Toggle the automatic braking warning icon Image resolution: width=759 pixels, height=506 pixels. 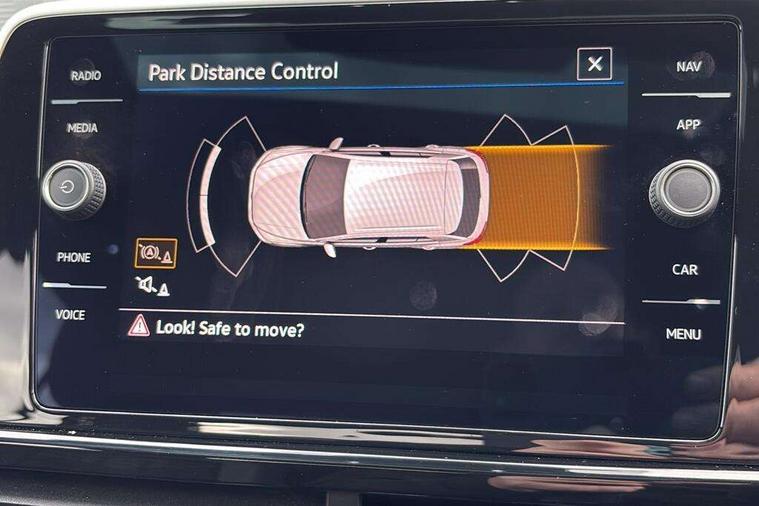(155, 254)
